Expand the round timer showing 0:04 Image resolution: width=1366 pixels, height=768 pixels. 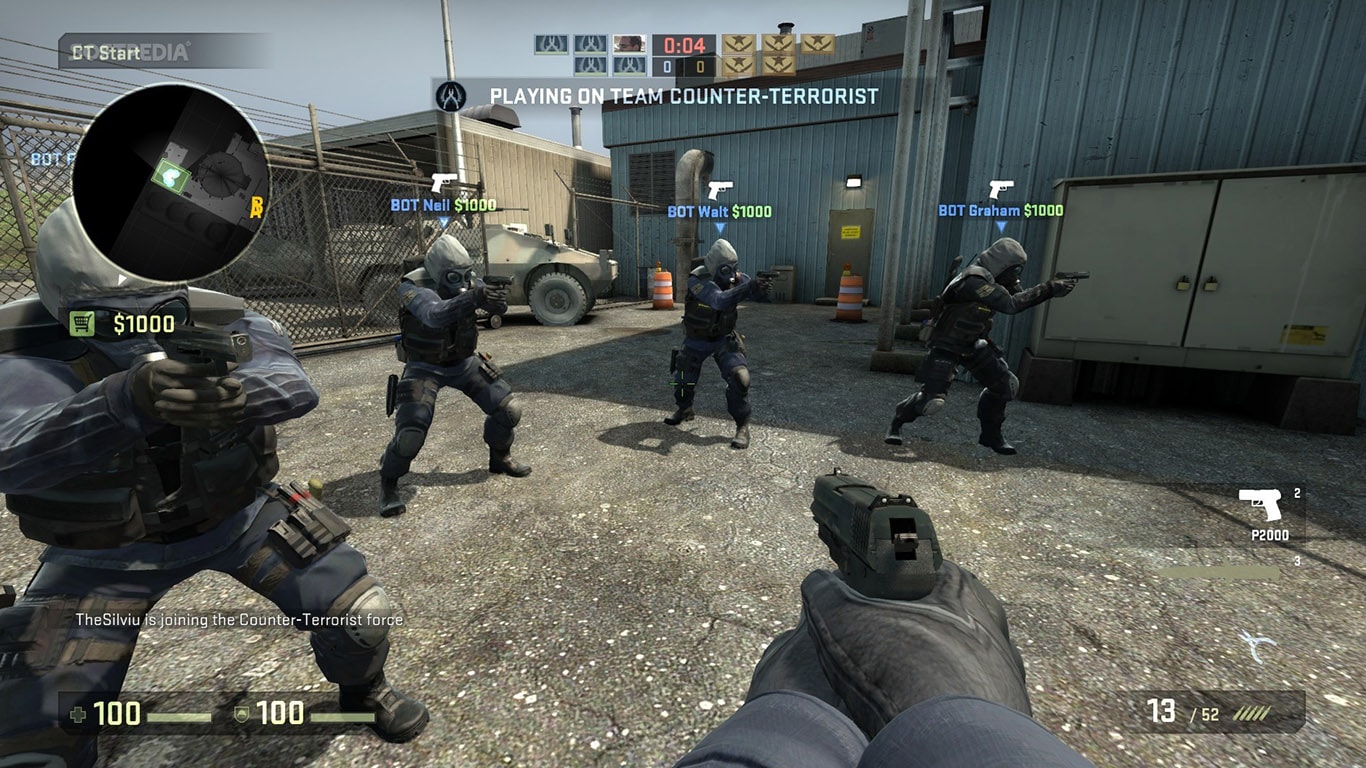(x=683, y=44)
